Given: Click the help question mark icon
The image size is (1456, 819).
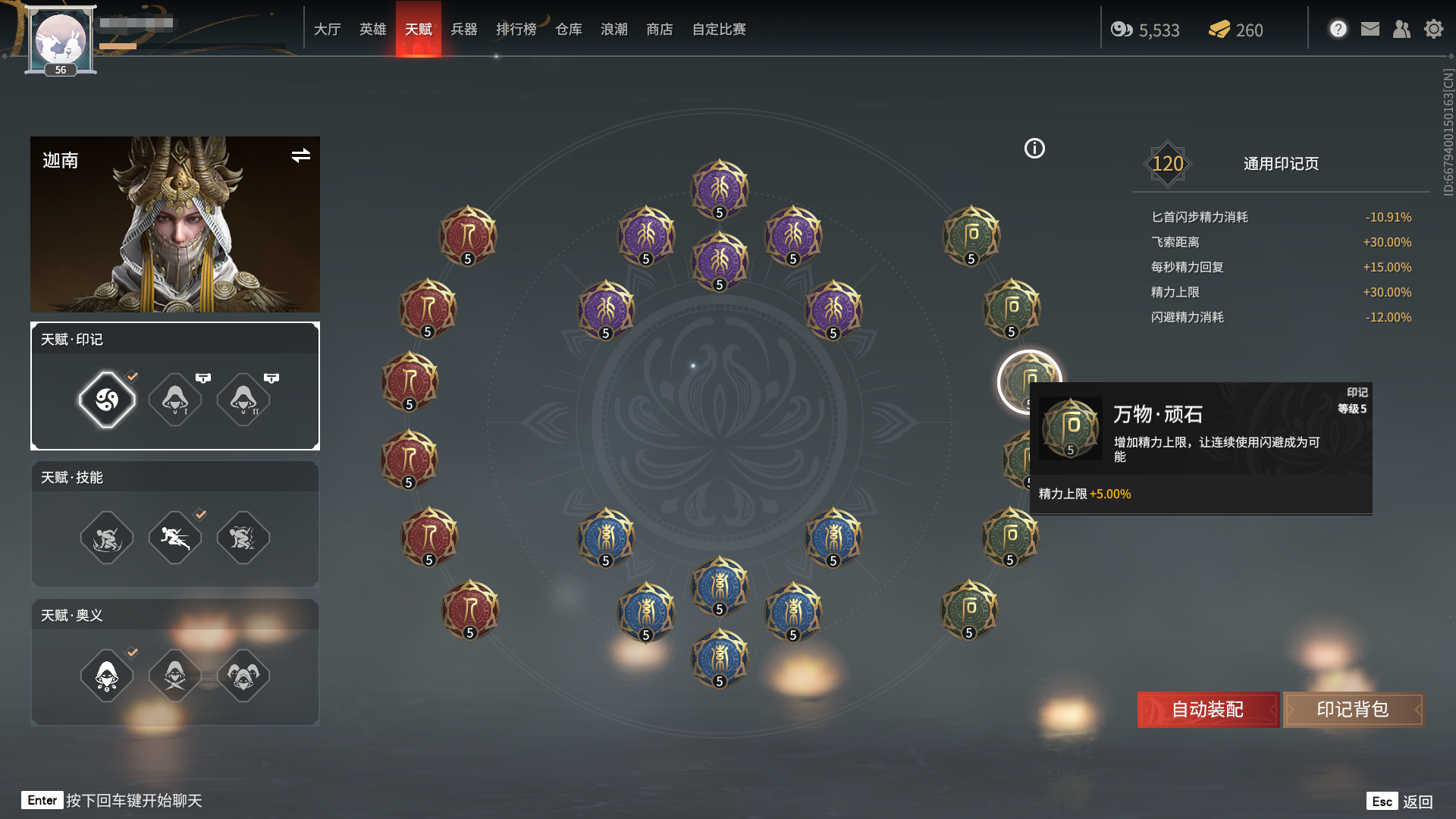Looking at the screenshot, I should point(1338,28).
